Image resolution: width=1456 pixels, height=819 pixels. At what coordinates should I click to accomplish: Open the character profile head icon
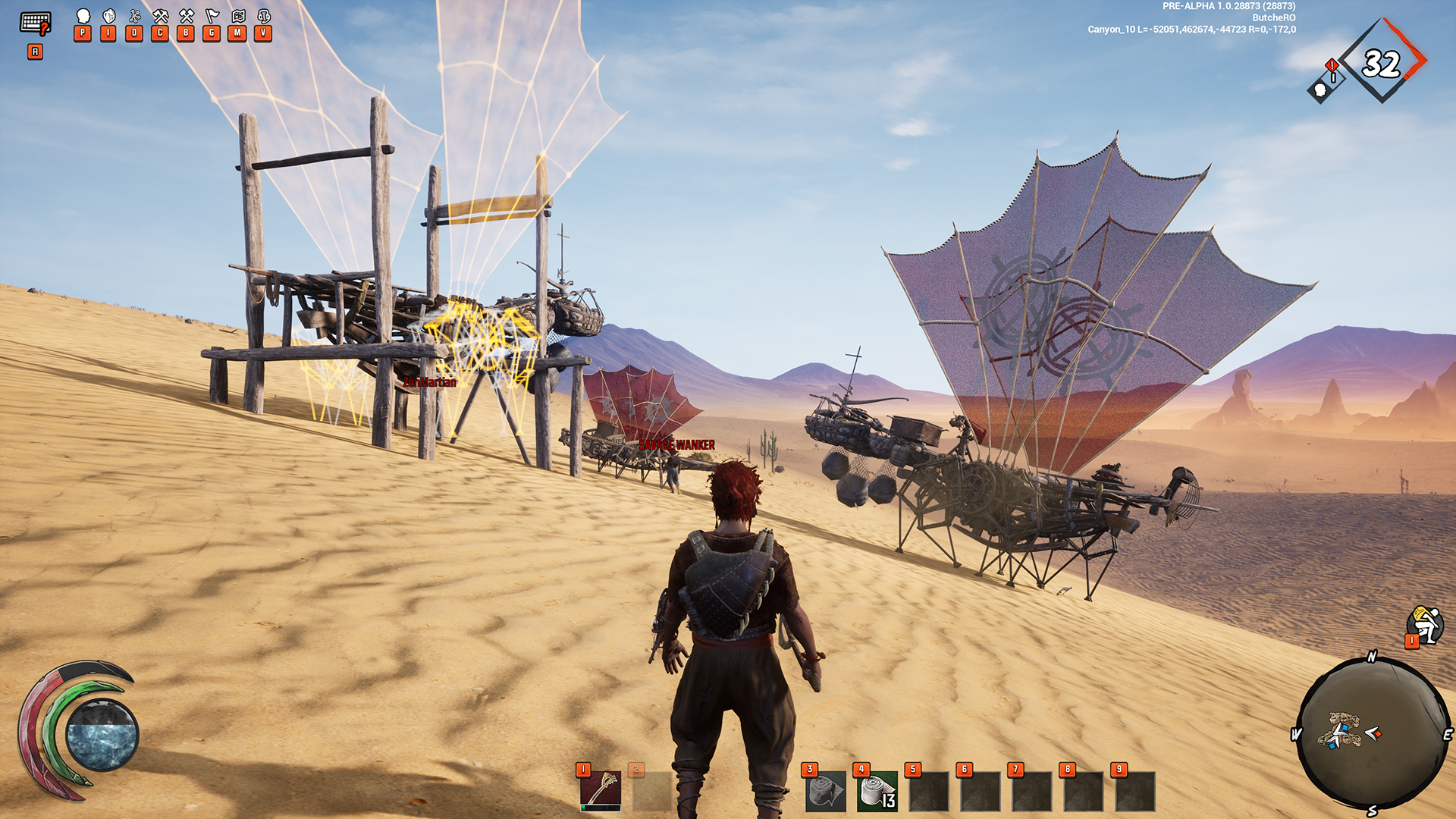pos(83,17)
